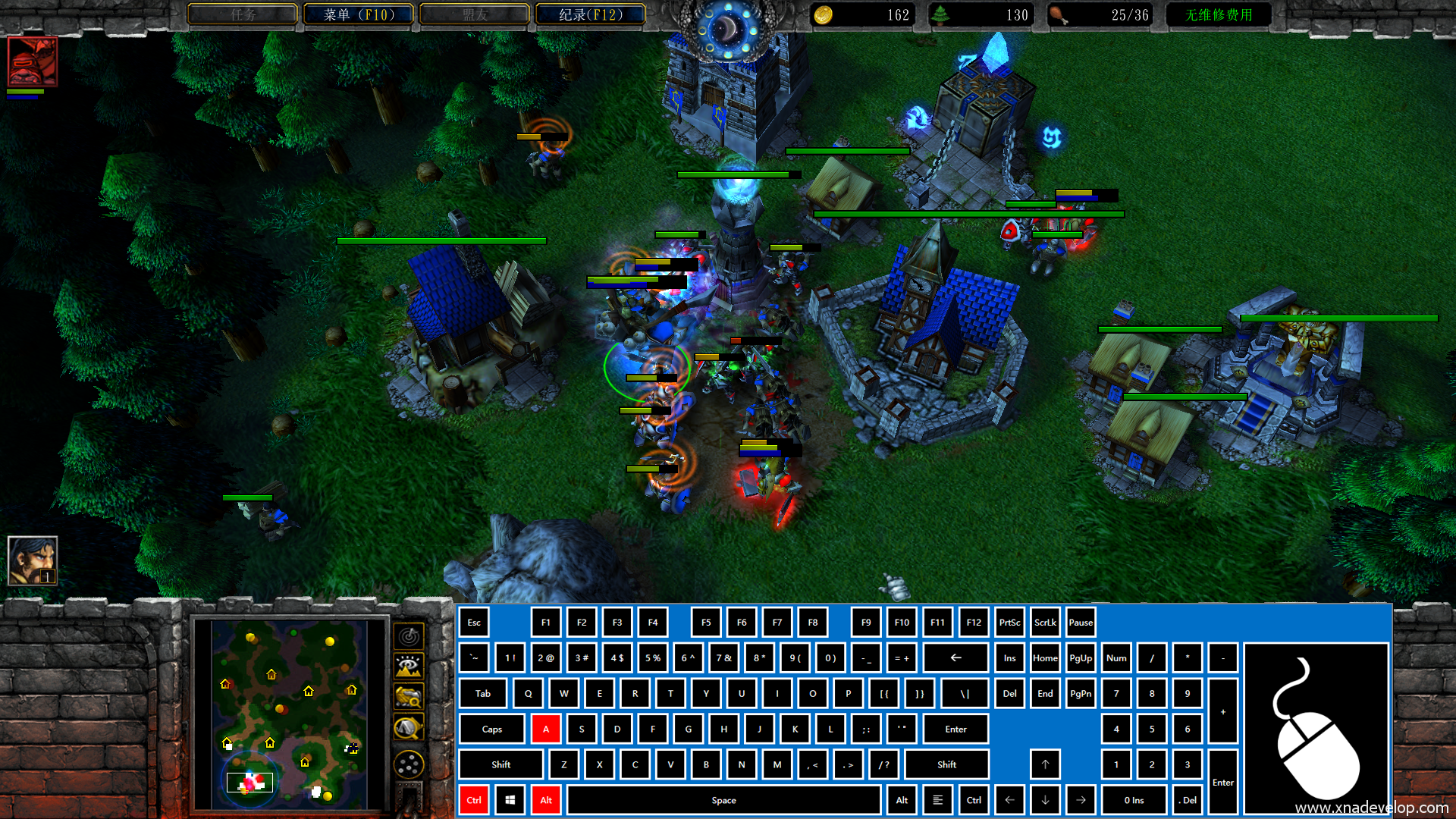Toggle creep camp display button
This screenshot has height=819, width=1456.
coord(409,728)
